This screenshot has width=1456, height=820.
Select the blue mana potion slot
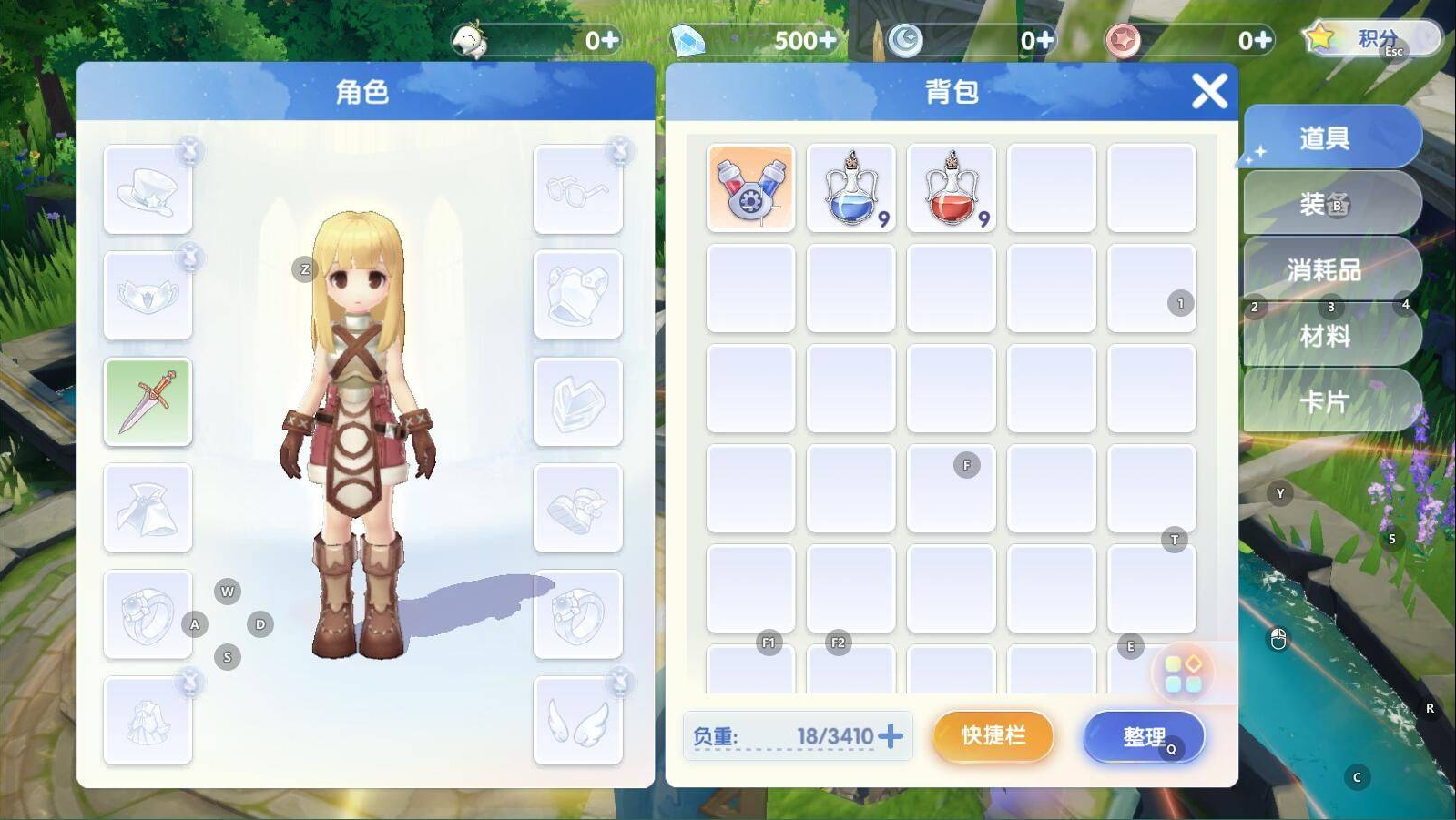850,188
